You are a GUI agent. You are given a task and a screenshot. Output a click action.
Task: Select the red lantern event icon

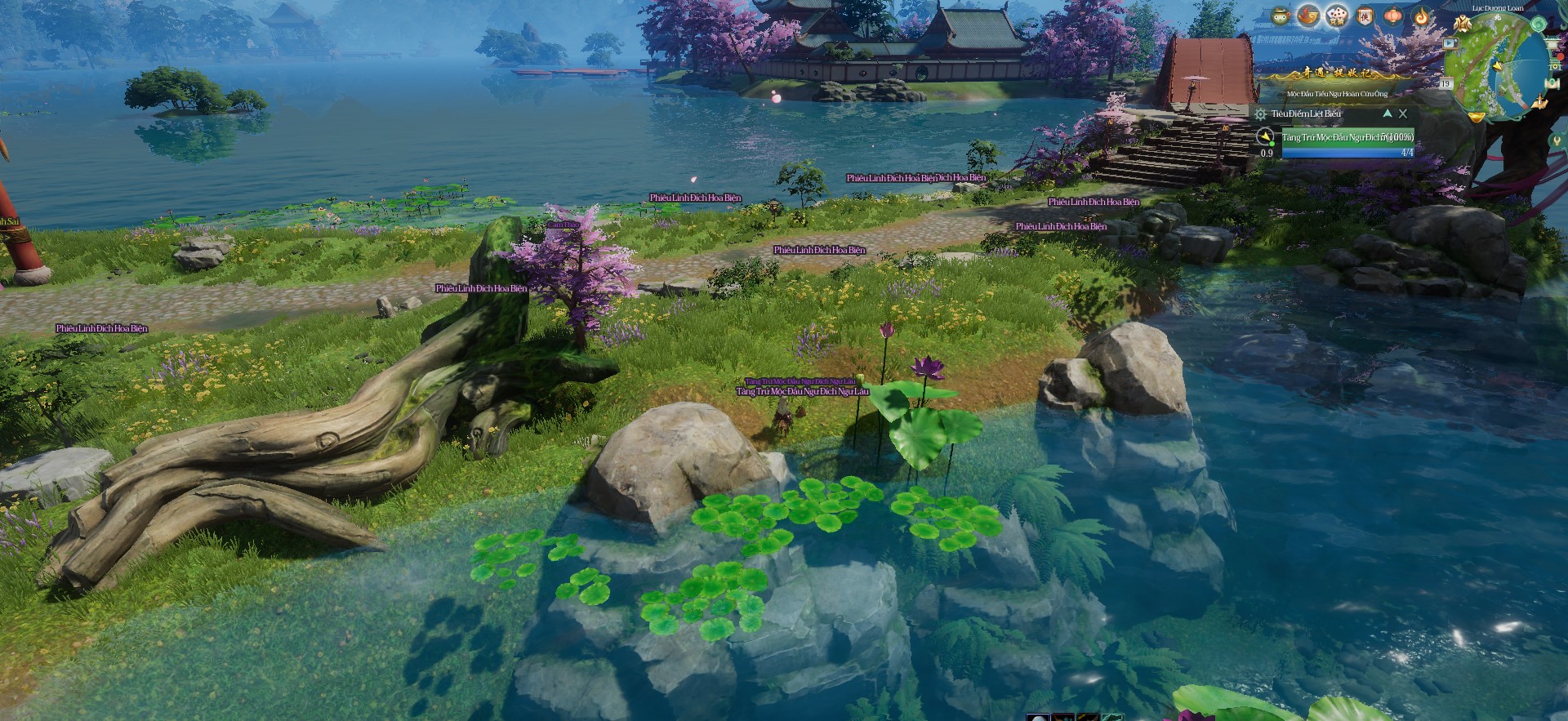point(1393,16)
